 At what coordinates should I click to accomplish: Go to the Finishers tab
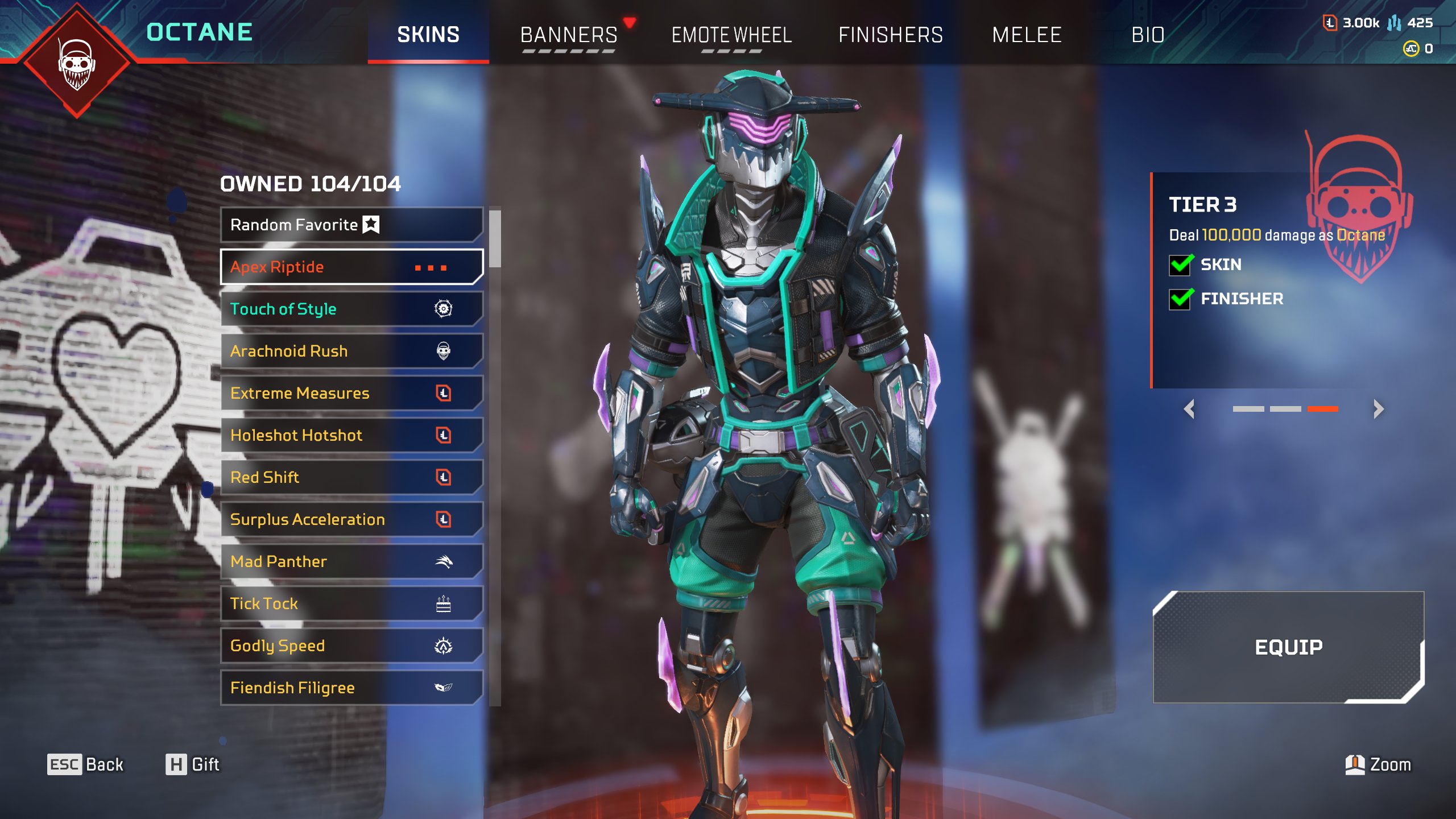point(890,35)
